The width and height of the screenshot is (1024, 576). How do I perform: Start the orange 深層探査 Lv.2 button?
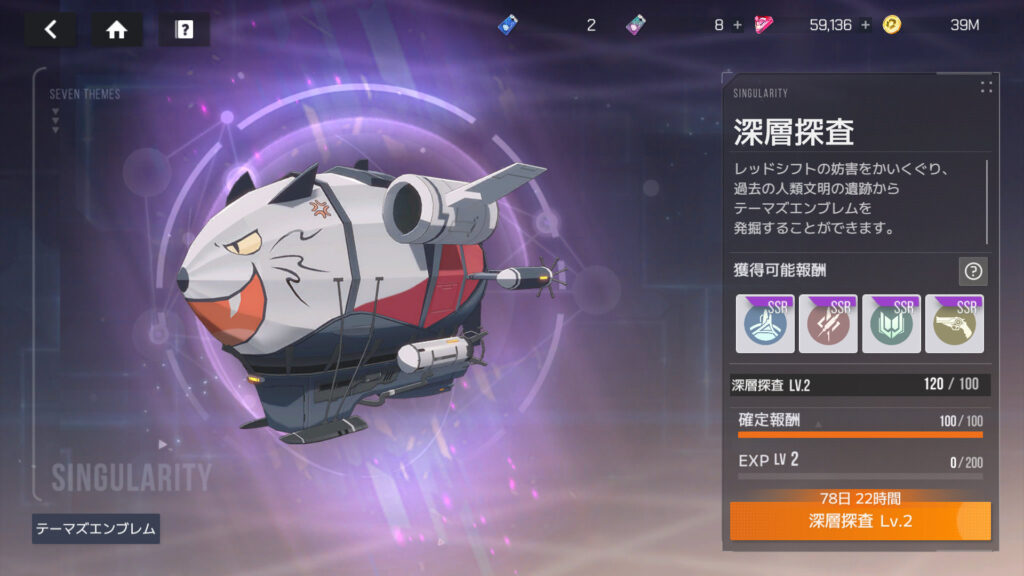coord(860,521)
